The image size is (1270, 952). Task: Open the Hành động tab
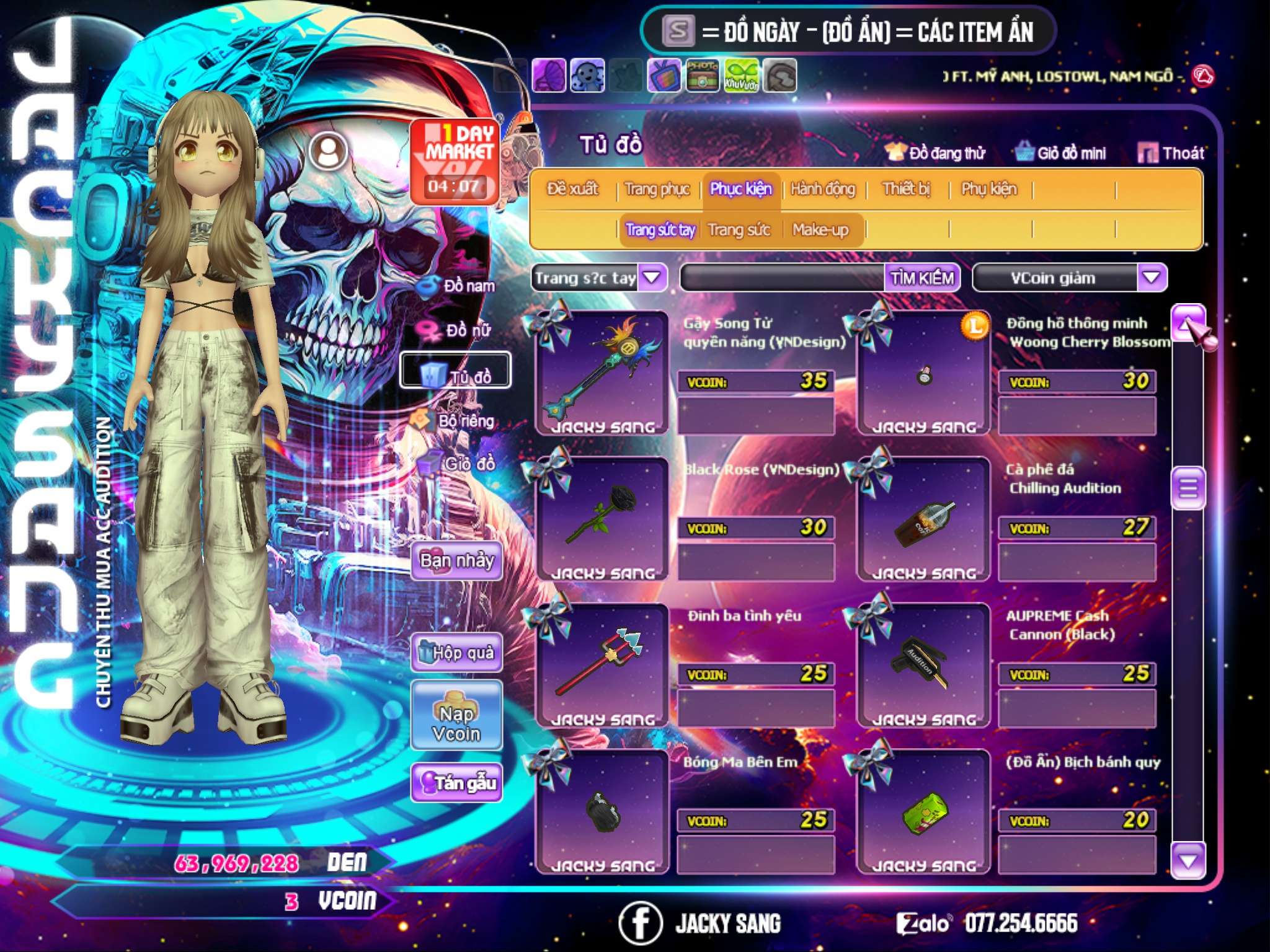click(x=822, y=189)
